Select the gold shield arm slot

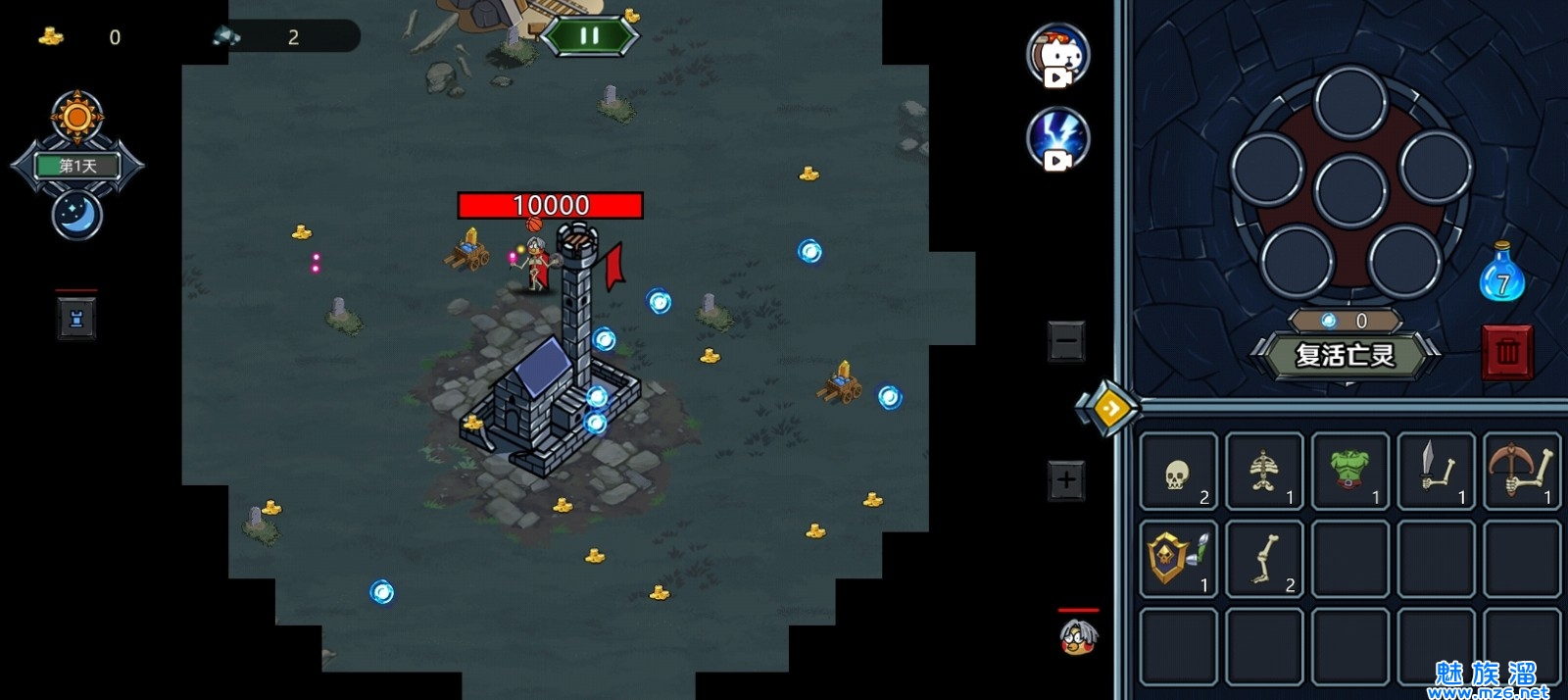pyautogui.click(x=1179, y=559)
